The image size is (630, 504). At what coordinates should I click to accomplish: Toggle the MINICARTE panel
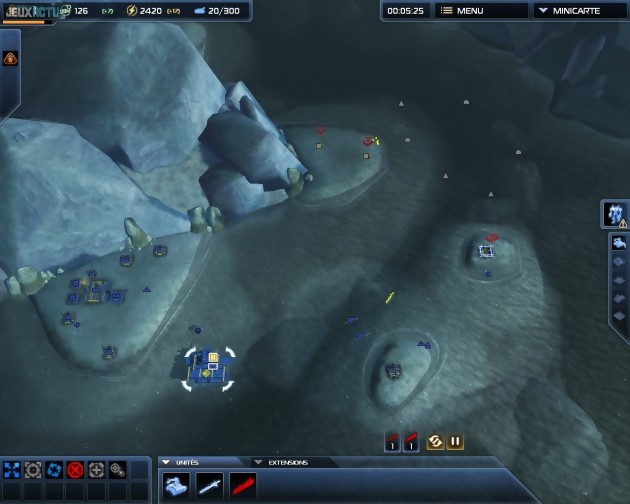576,10
